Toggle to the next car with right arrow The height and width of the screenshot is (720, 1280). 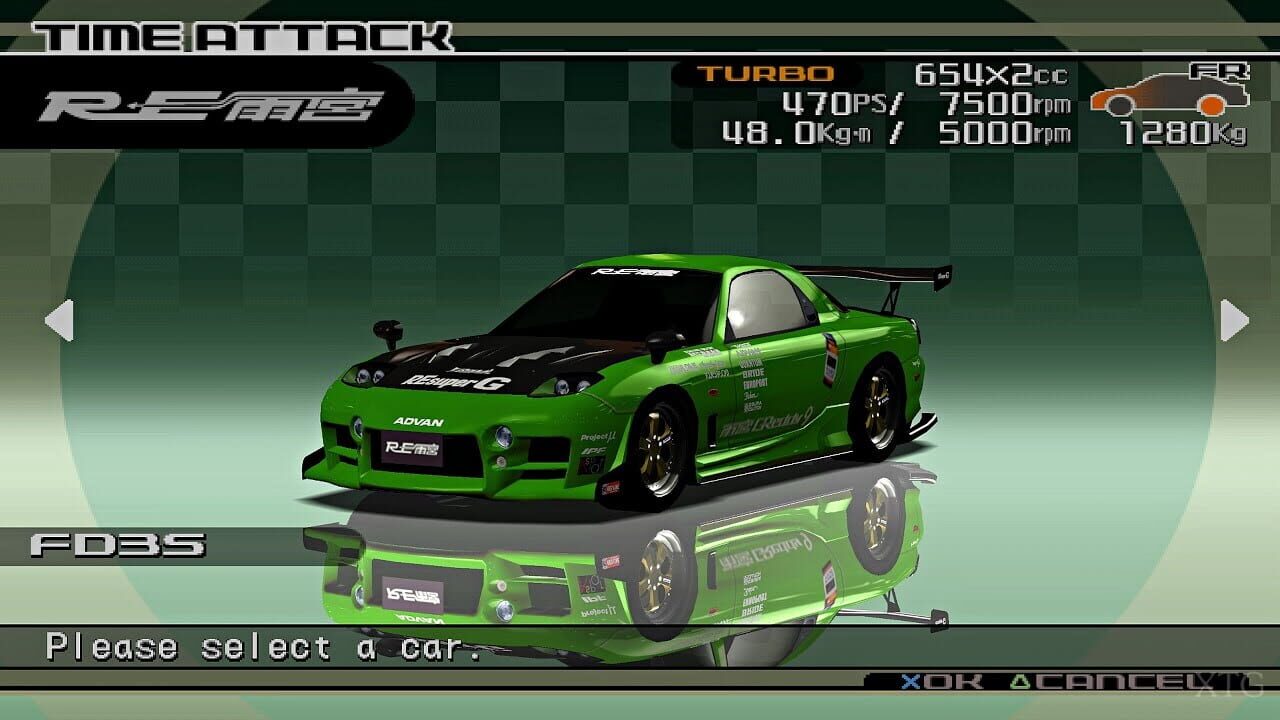click(x=1236, y=320)
